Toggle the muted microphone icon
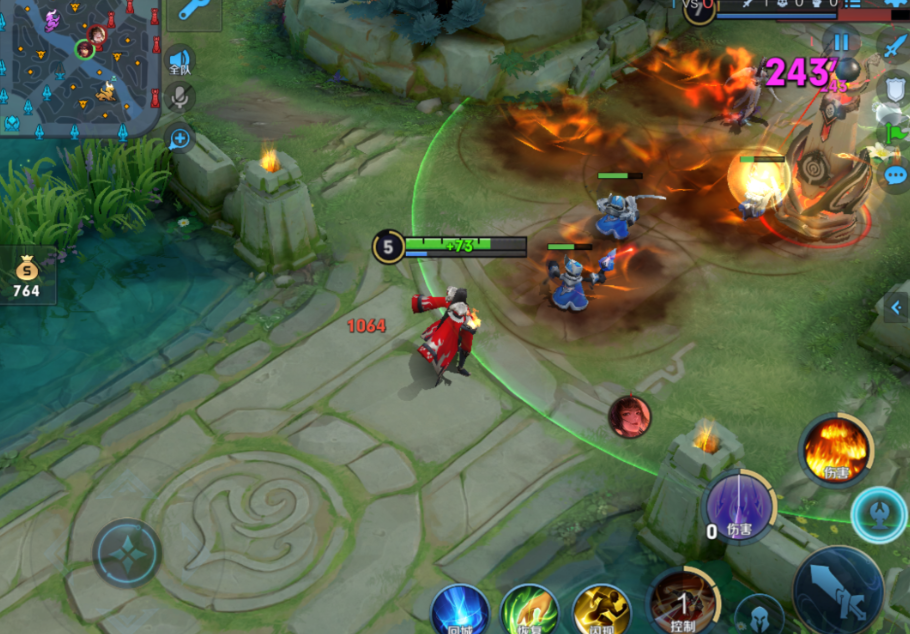 [x=181, y=97]
